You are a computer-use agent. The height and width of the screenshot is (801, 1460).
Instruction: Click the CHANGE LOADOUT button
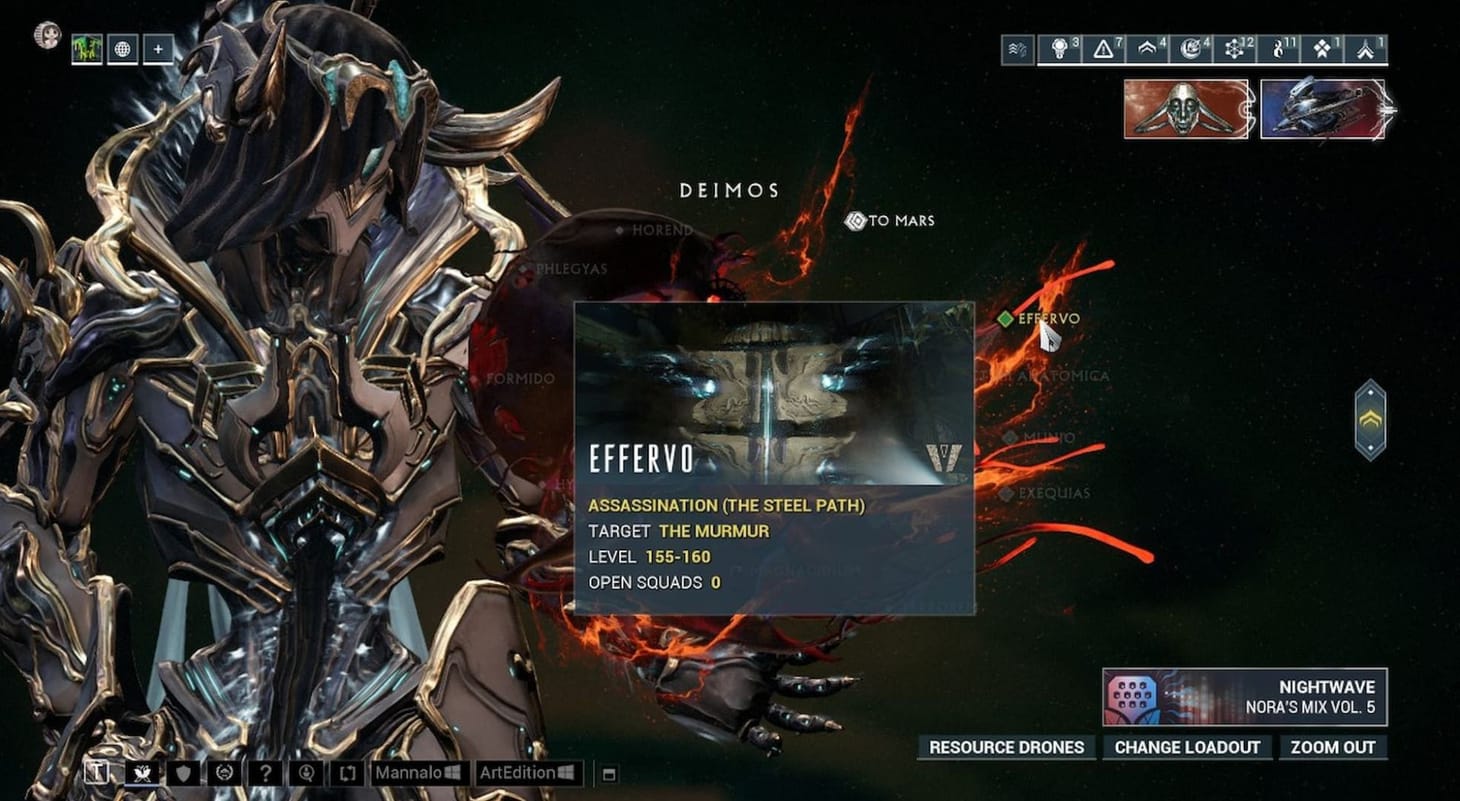tap(1187, 747)
